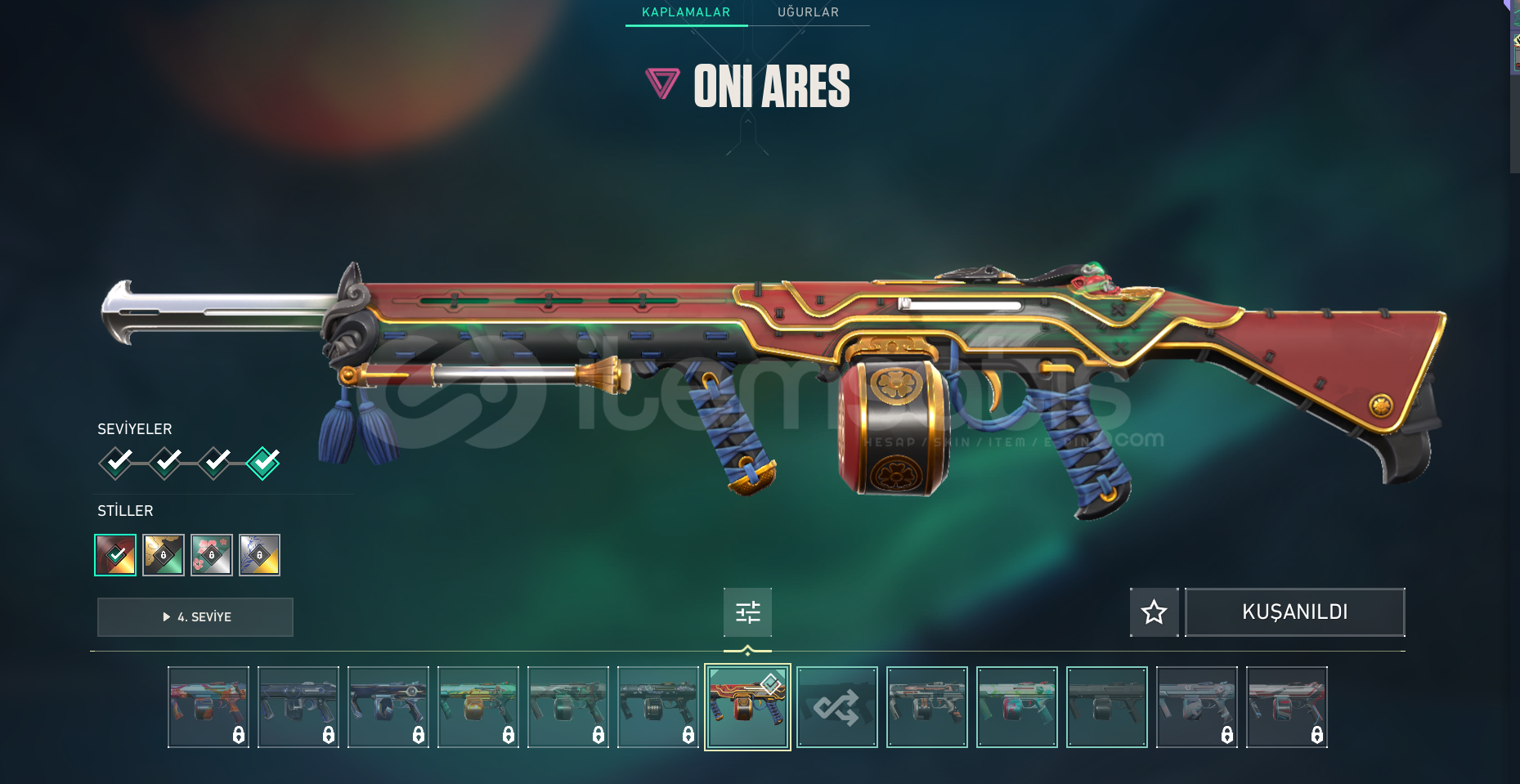The height and width of the screenshot is (784, 1520).
Task: Choose the random shuffle skin tile
Action: coord(837,707)
